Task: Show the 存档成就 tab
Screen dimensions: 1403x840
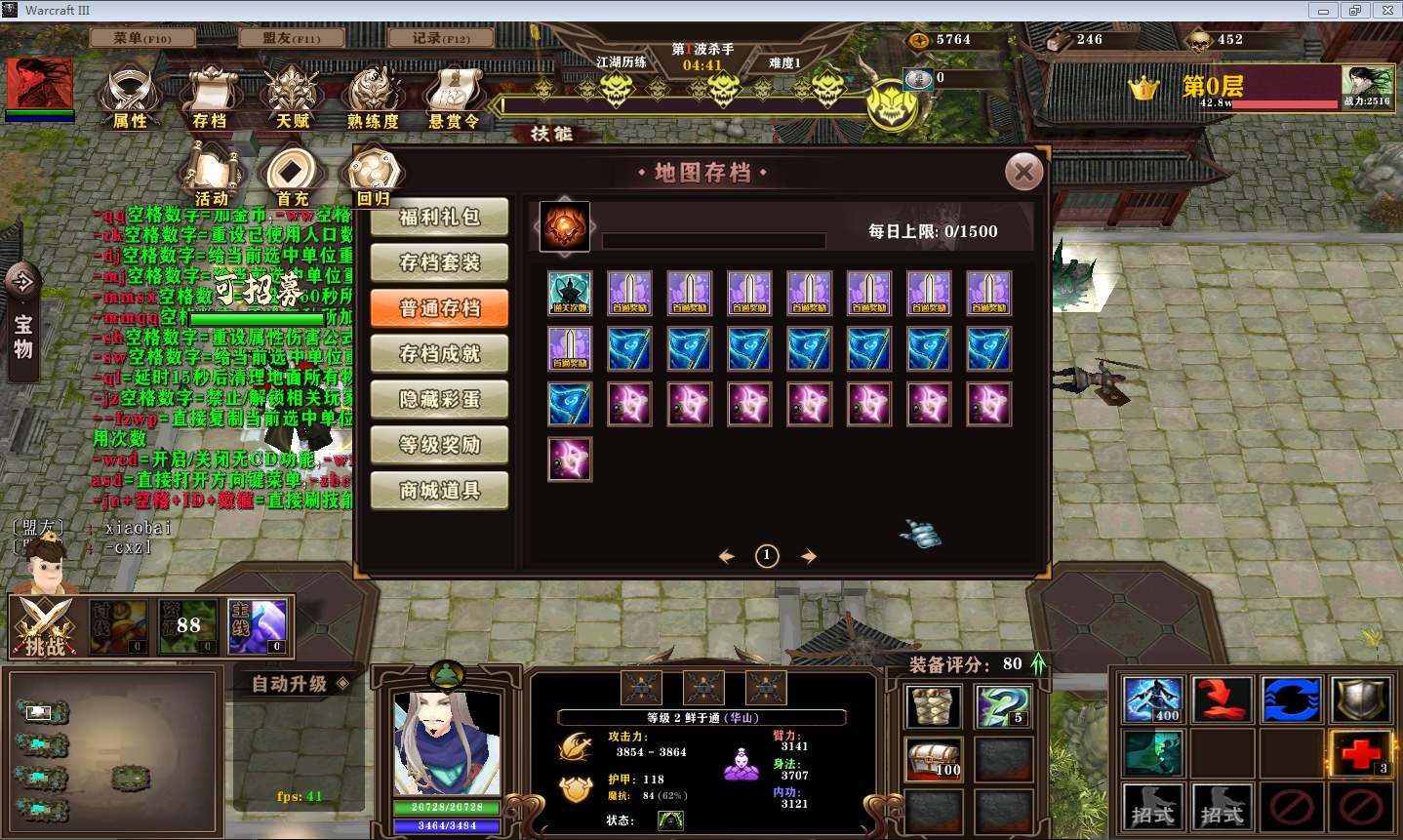Action: tap(439, 354)
